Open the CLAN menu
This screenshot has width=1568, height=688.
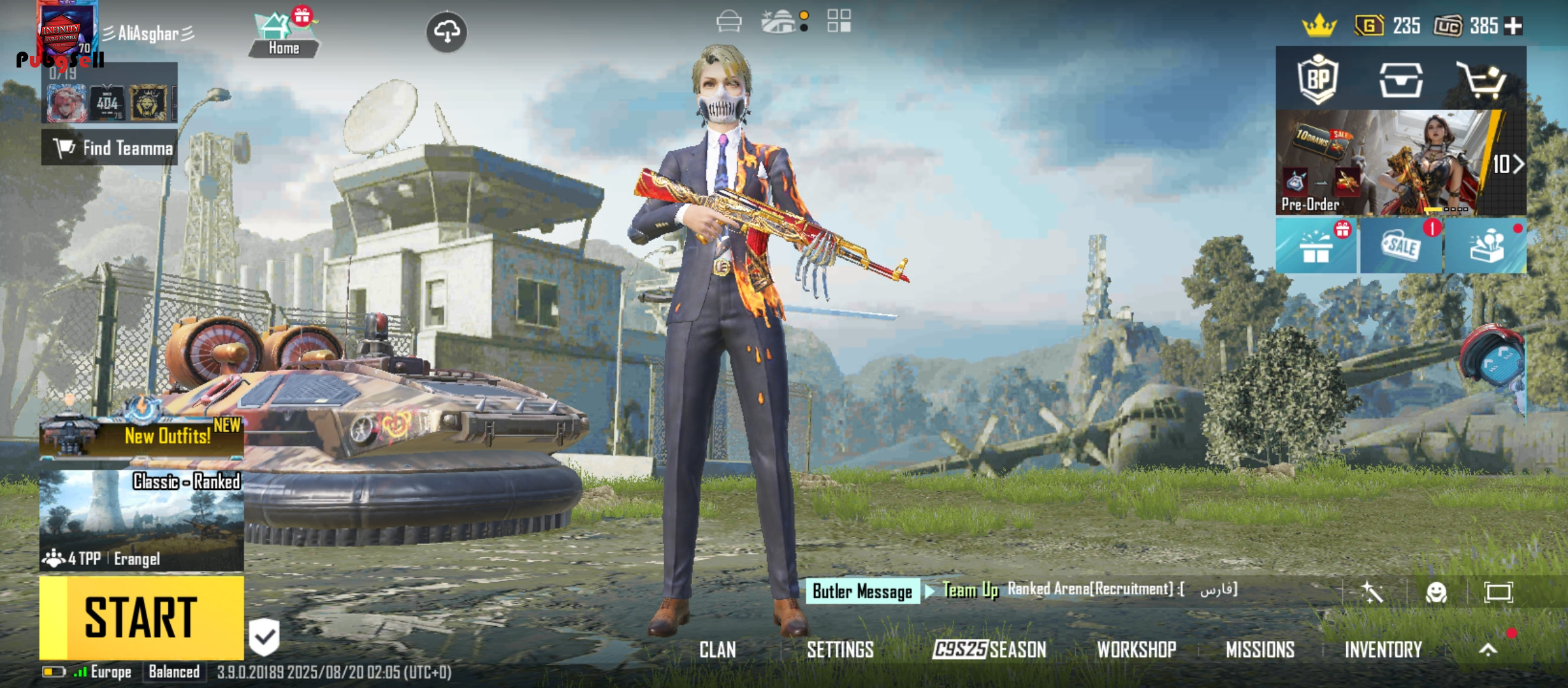[717, 649]
